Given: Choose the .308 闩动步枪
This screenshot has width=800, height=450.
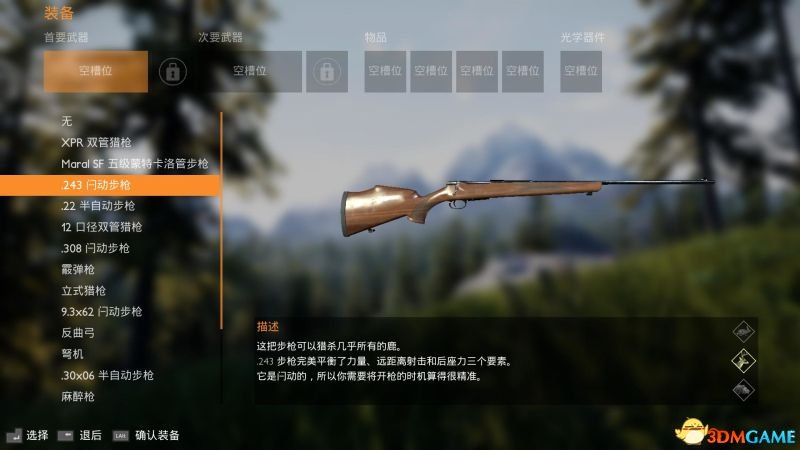Looking at the screenshot, I should (x=95, y=248).
